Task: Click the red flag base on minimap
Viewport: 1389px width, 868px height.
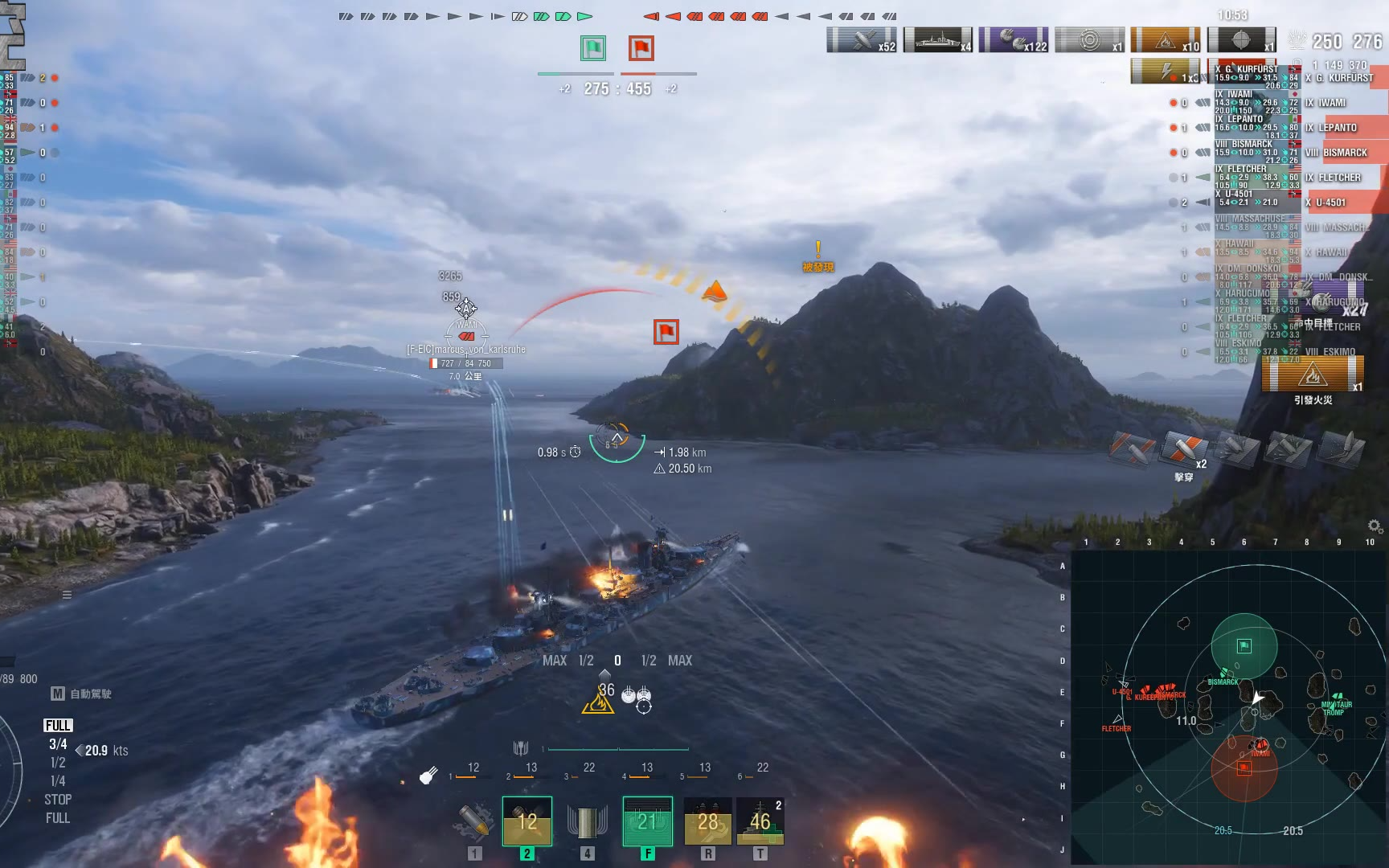Action: 1244,768
